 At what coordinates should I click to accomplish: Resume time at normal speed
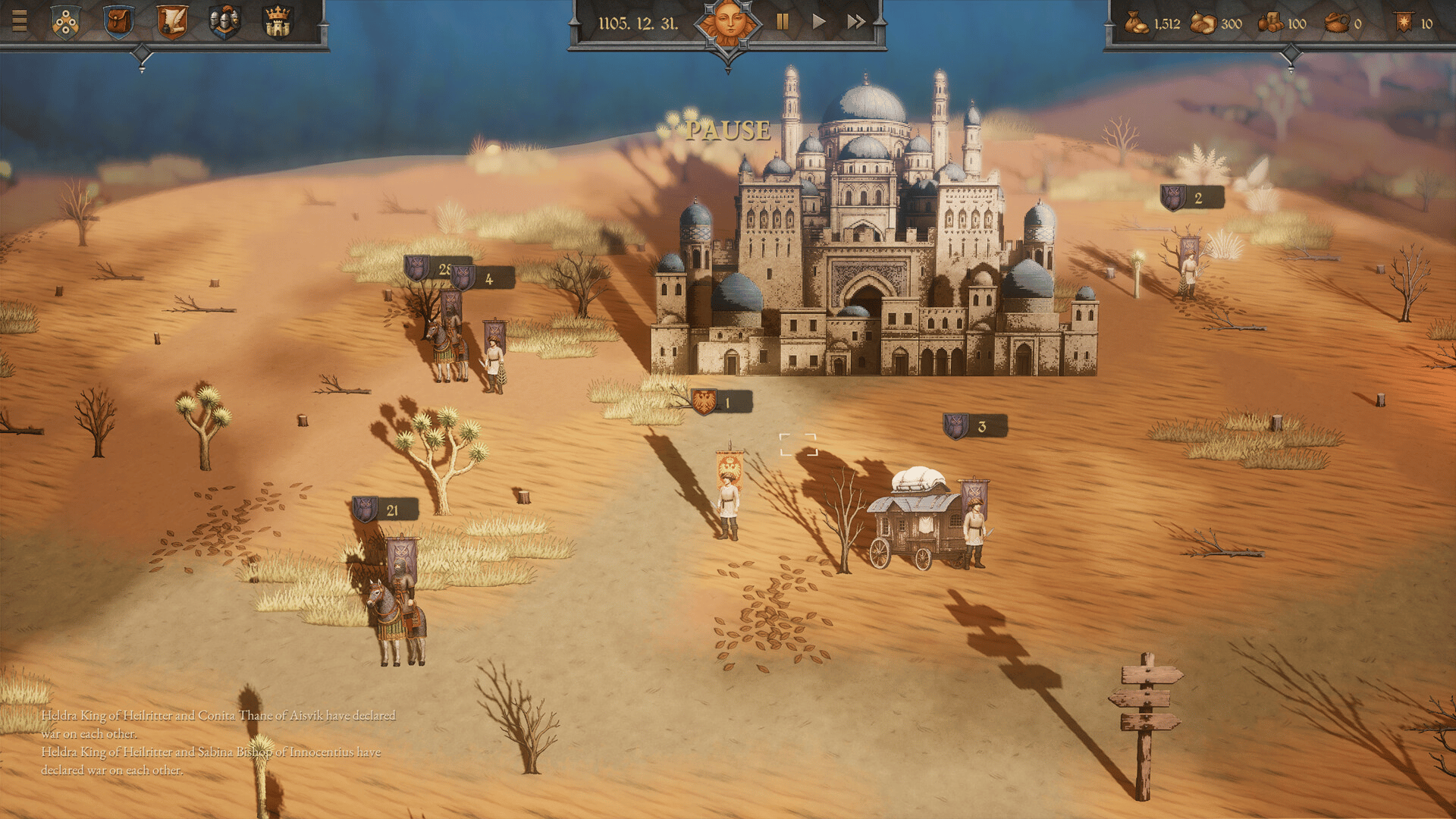(x=819, y=22)
